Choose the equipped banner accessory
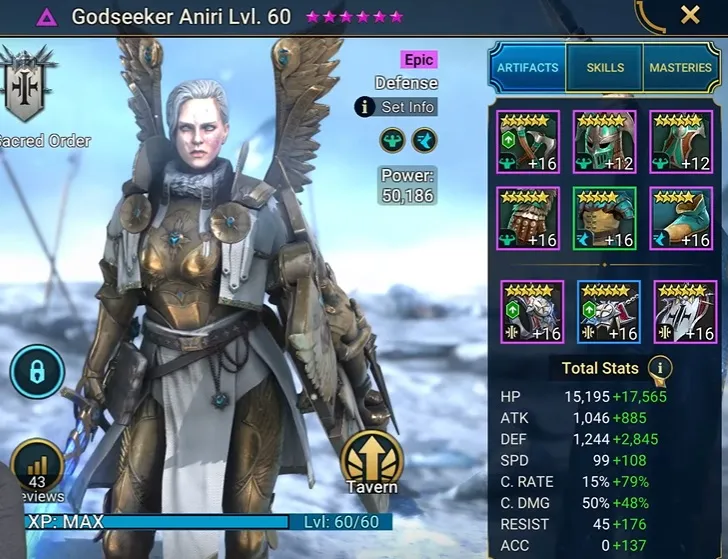Screen dimensions: 728x559 (685, 311)
